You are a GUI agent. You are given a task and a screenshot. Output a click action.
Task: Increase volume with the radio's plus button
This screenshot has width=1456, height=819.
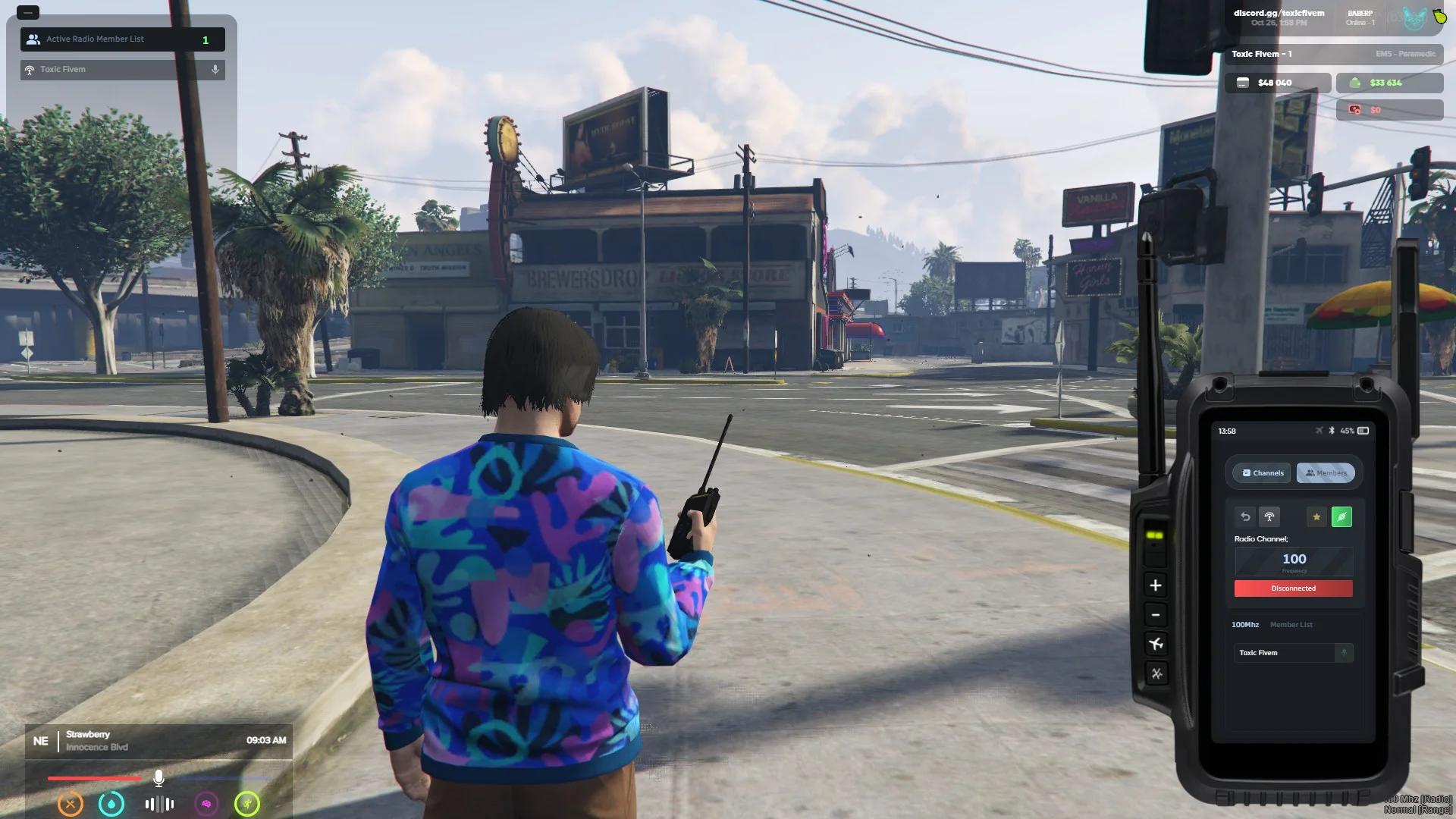coord(1156,585)
